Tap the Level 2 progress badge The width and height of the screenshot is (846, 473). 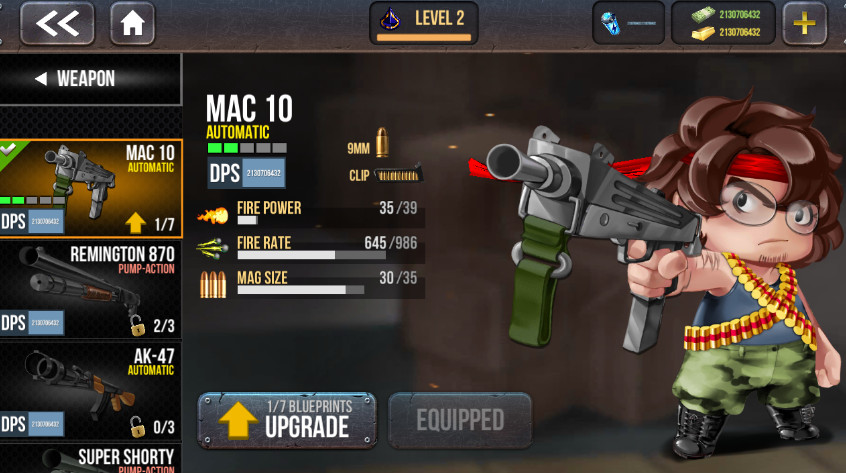[423, 23]
